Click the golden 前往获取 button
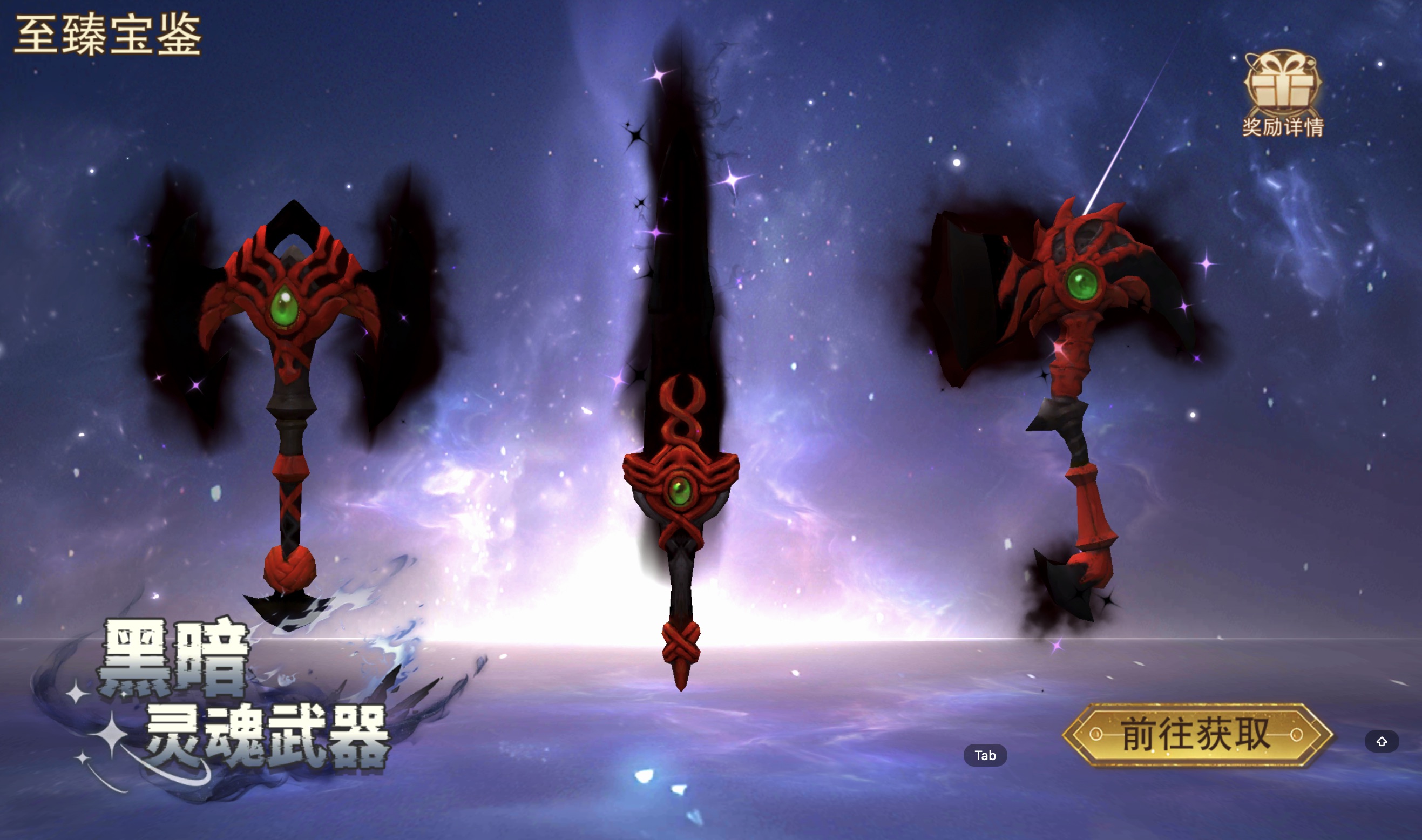 1197,734
